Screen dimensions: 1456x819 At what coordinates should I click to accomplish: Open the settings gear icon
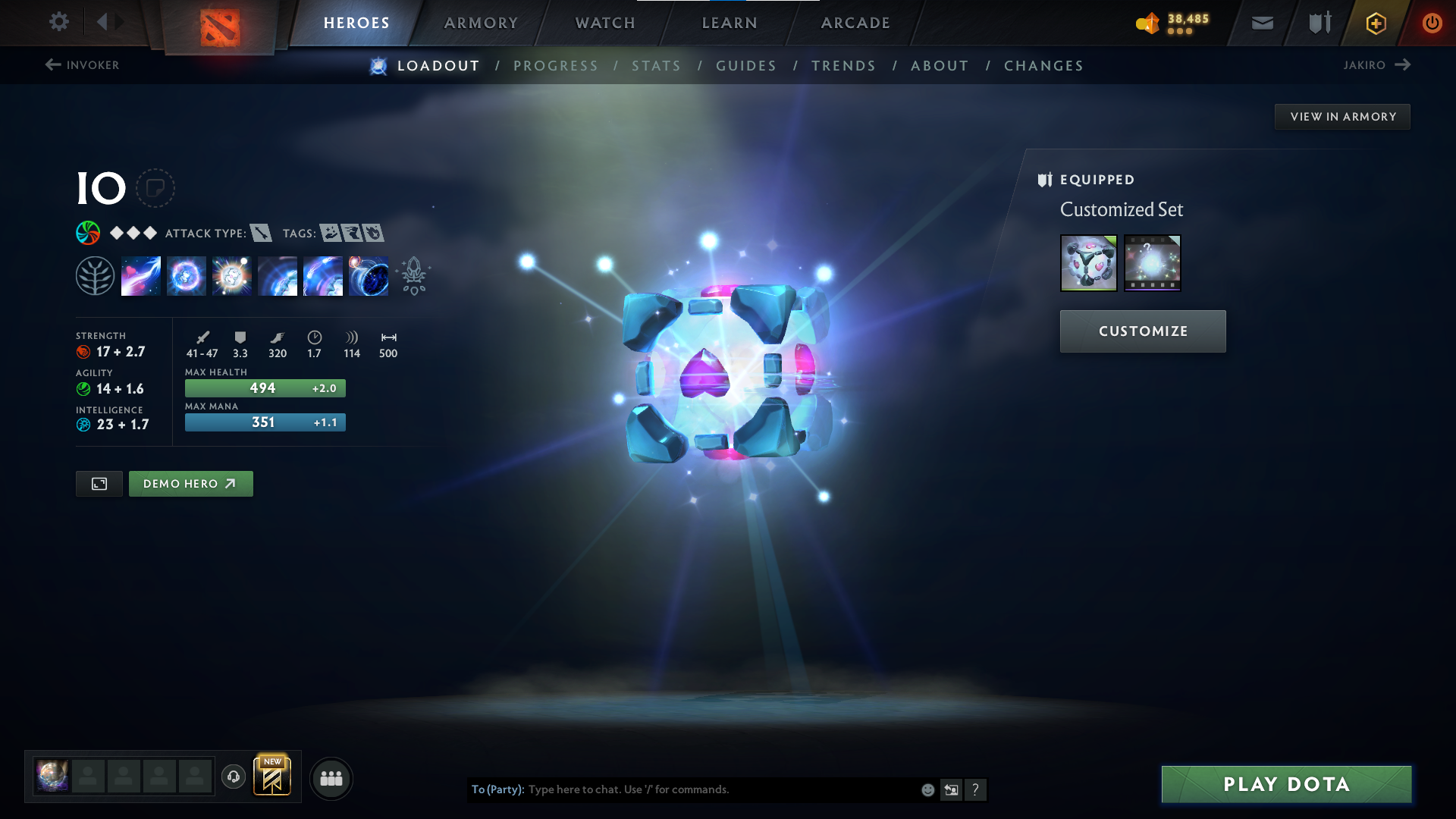click(58, 22)
